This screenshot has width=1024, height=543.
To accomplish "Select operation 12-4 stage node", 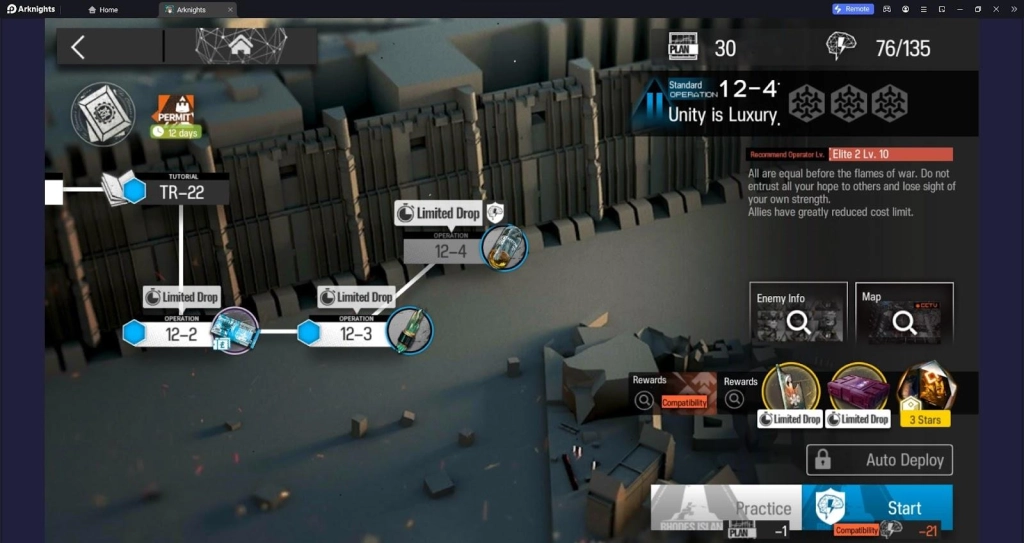I will (450, 250).
